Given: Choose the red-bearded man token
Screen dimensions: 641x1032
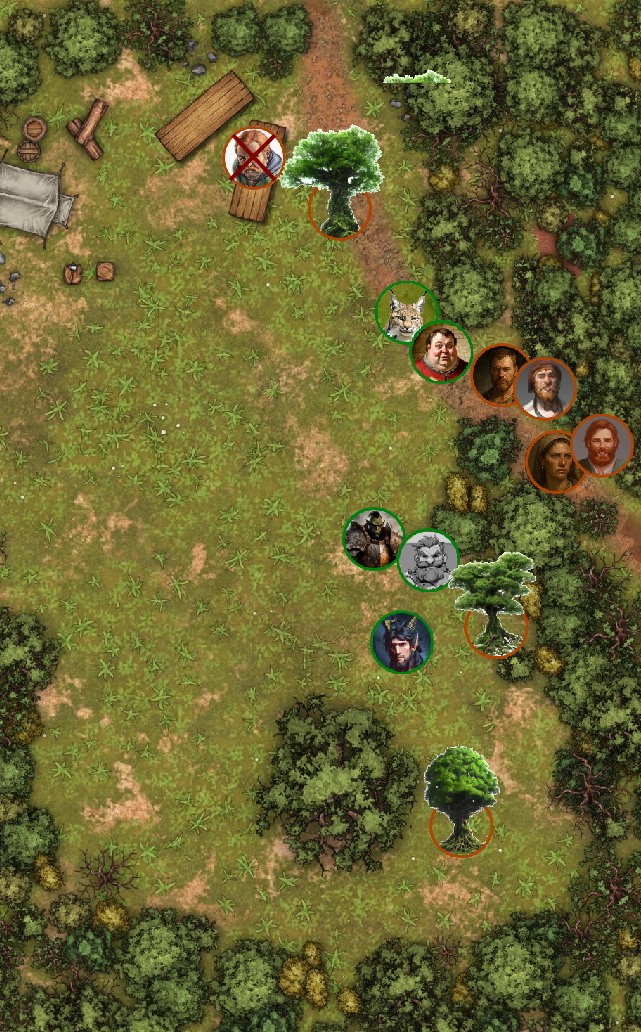Looking at the screenshot, I should point(602,445).
